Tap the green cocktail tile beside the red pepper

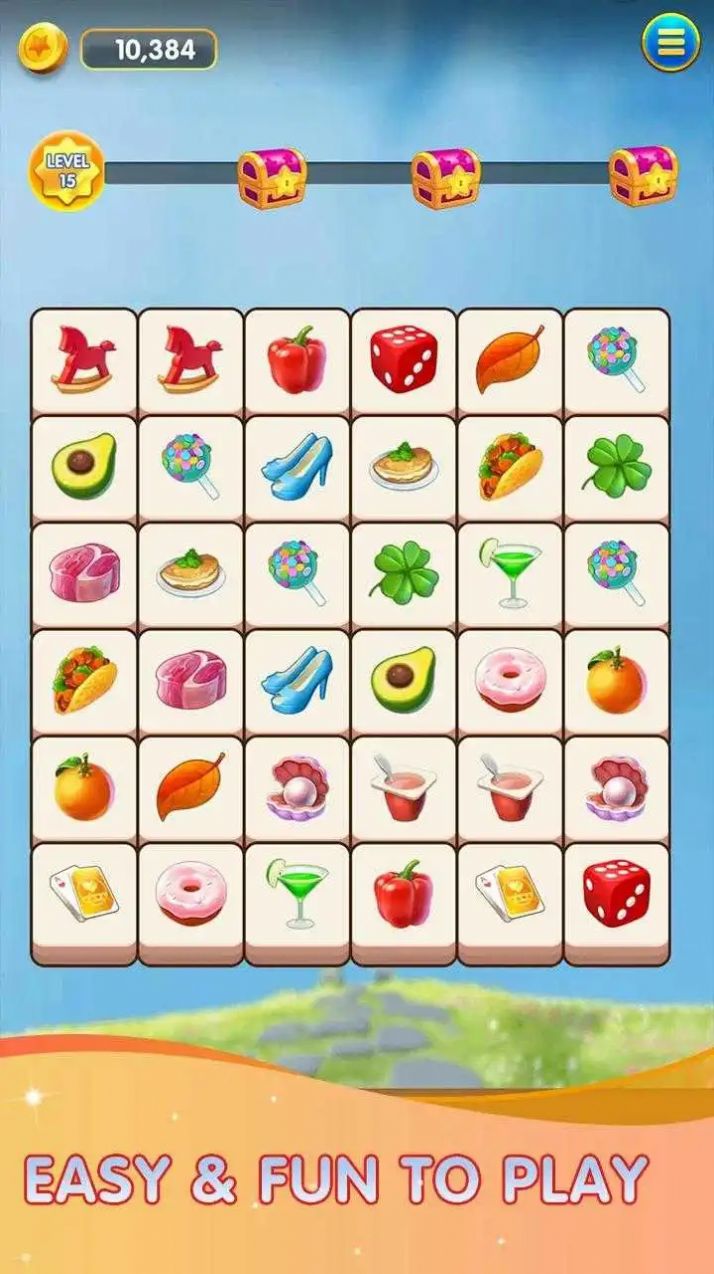coord(297,894)
